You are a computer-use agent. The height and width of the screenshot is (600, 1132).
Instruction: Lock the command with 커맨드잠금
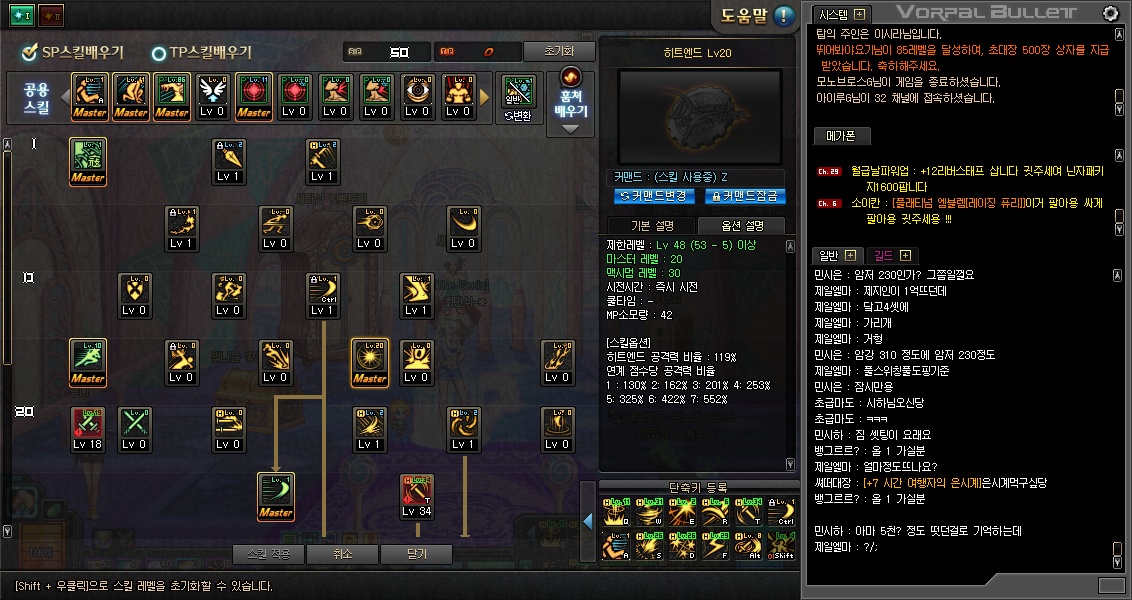click(x=745, y=196)
